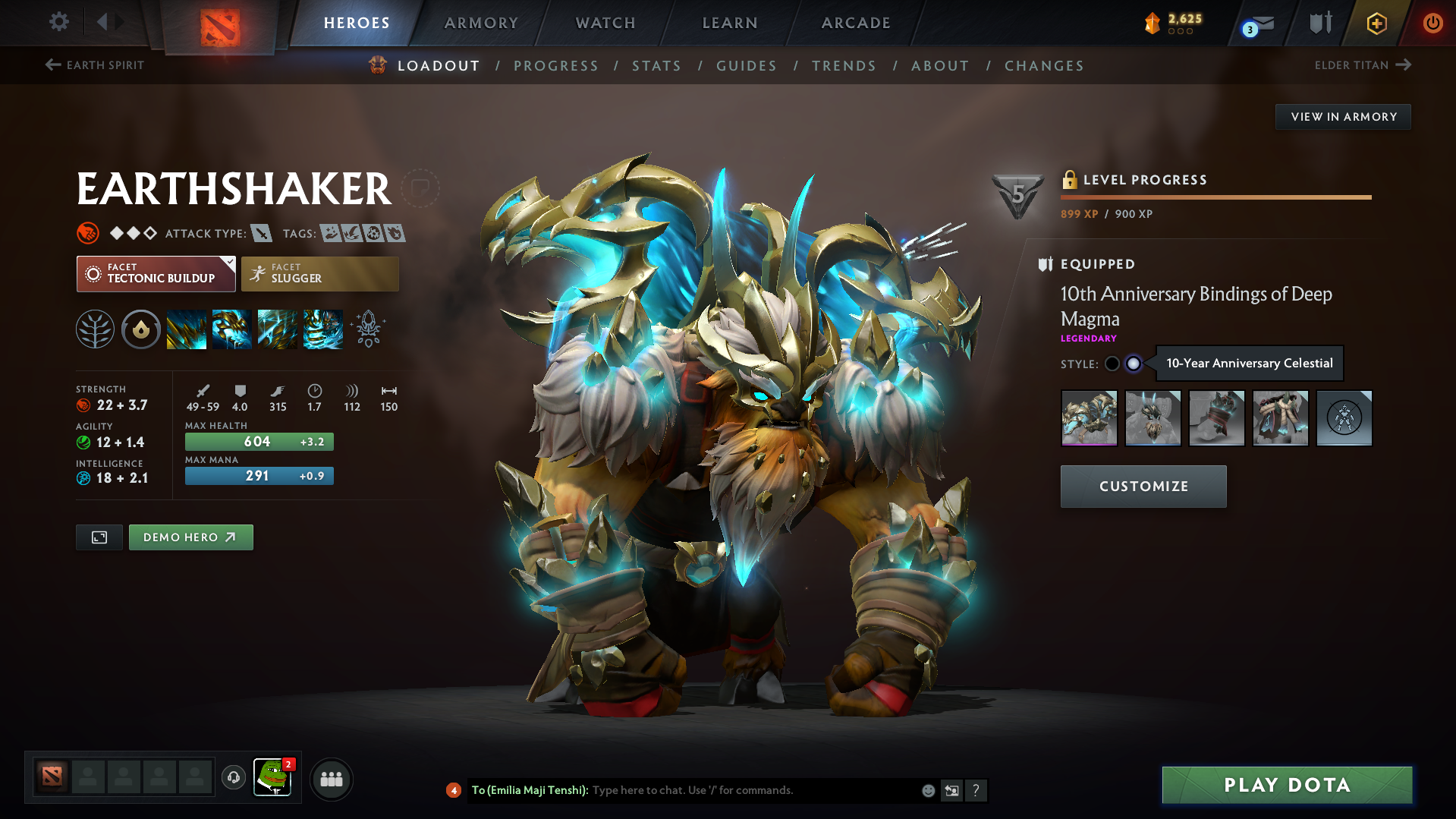This screenshot has height=819, width=1456.
Task: Expand loadout preview to fullscreen
Action: pyautogui.click(x=99, y=537)
